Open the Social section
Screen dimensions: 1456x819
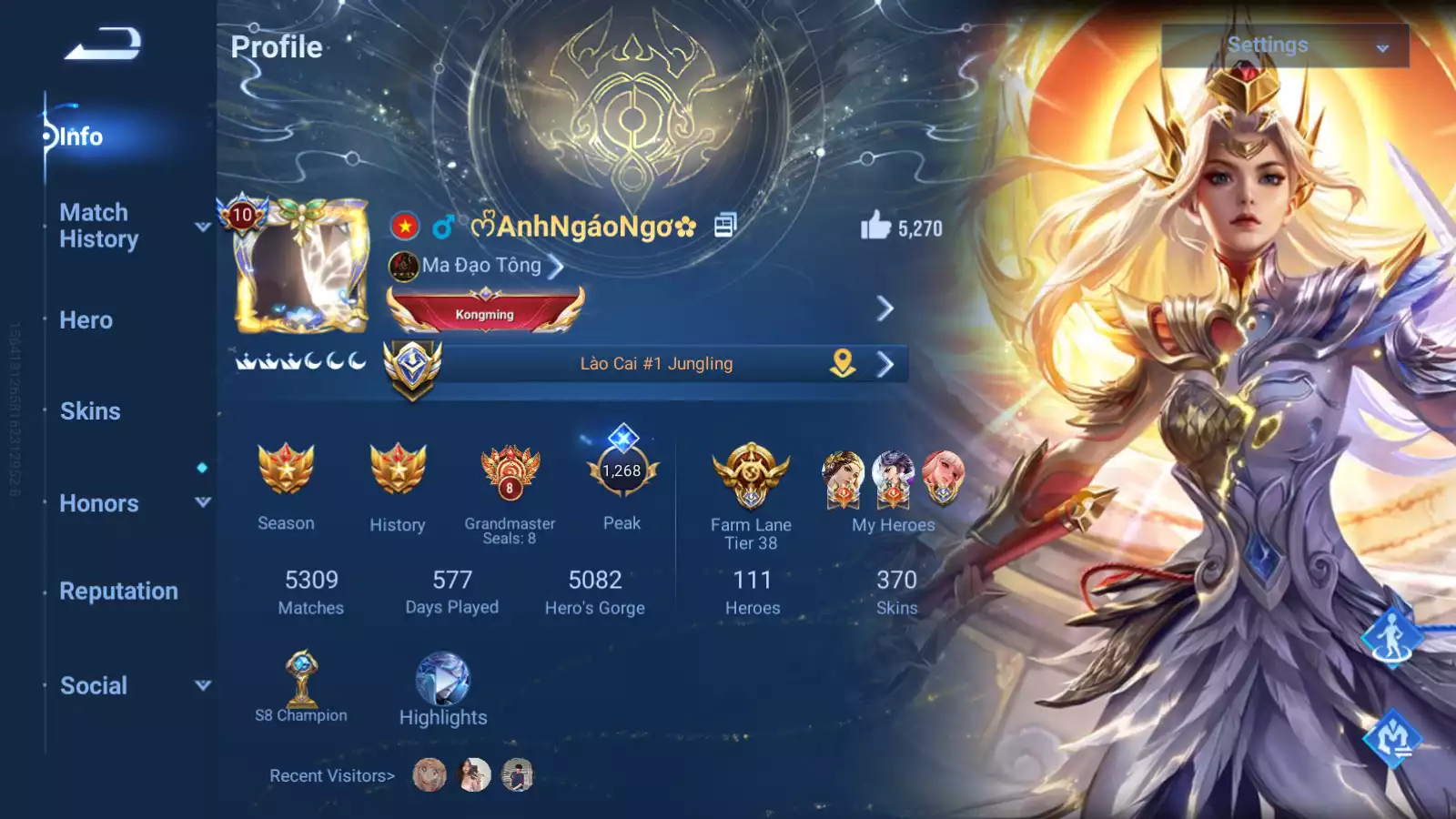pos(94,686)
